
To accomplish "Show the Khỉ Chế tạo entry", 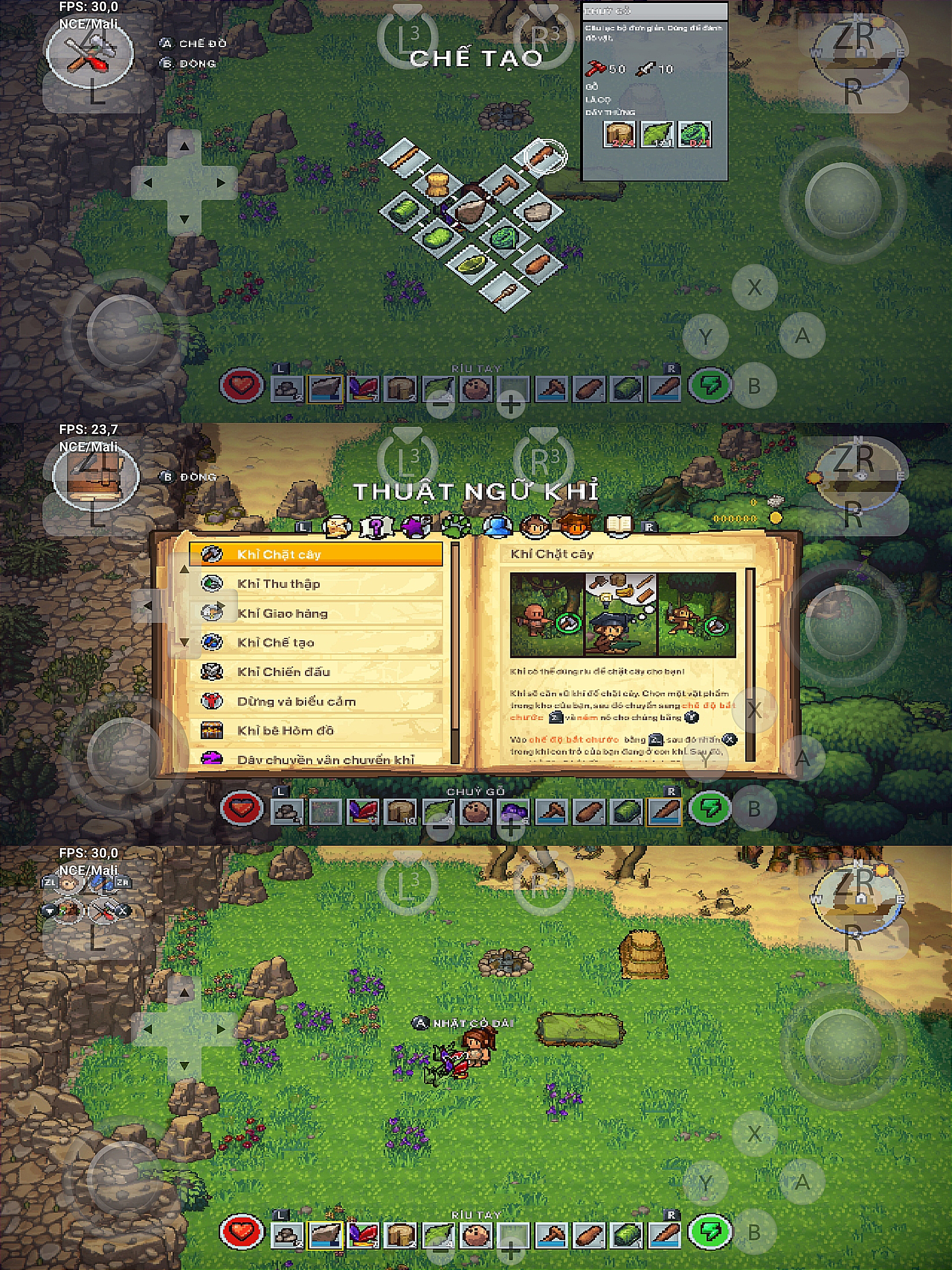I will point(316,642).
